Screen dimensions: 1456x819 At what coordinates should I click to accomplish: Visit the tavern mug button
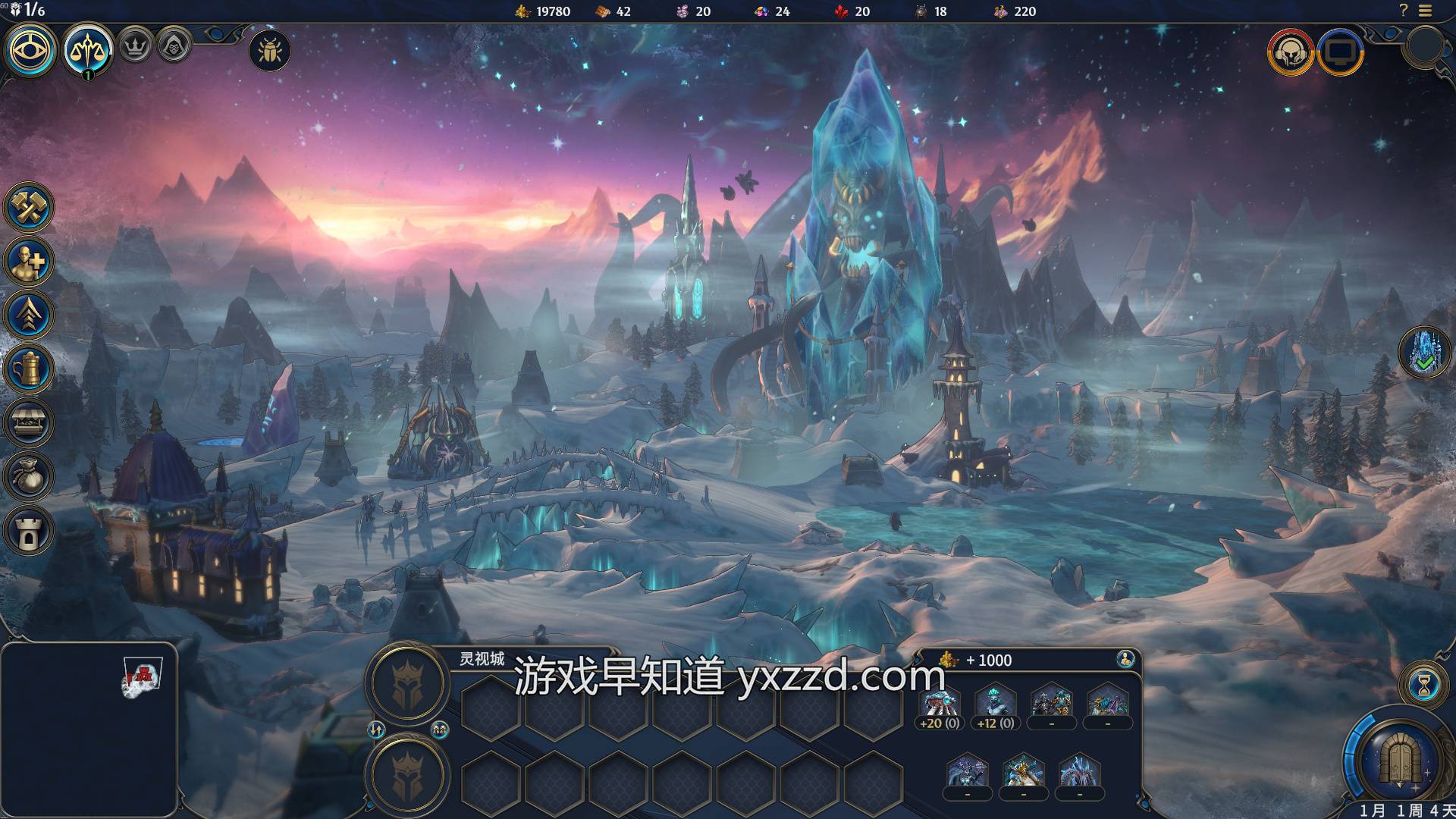[30, 369]
